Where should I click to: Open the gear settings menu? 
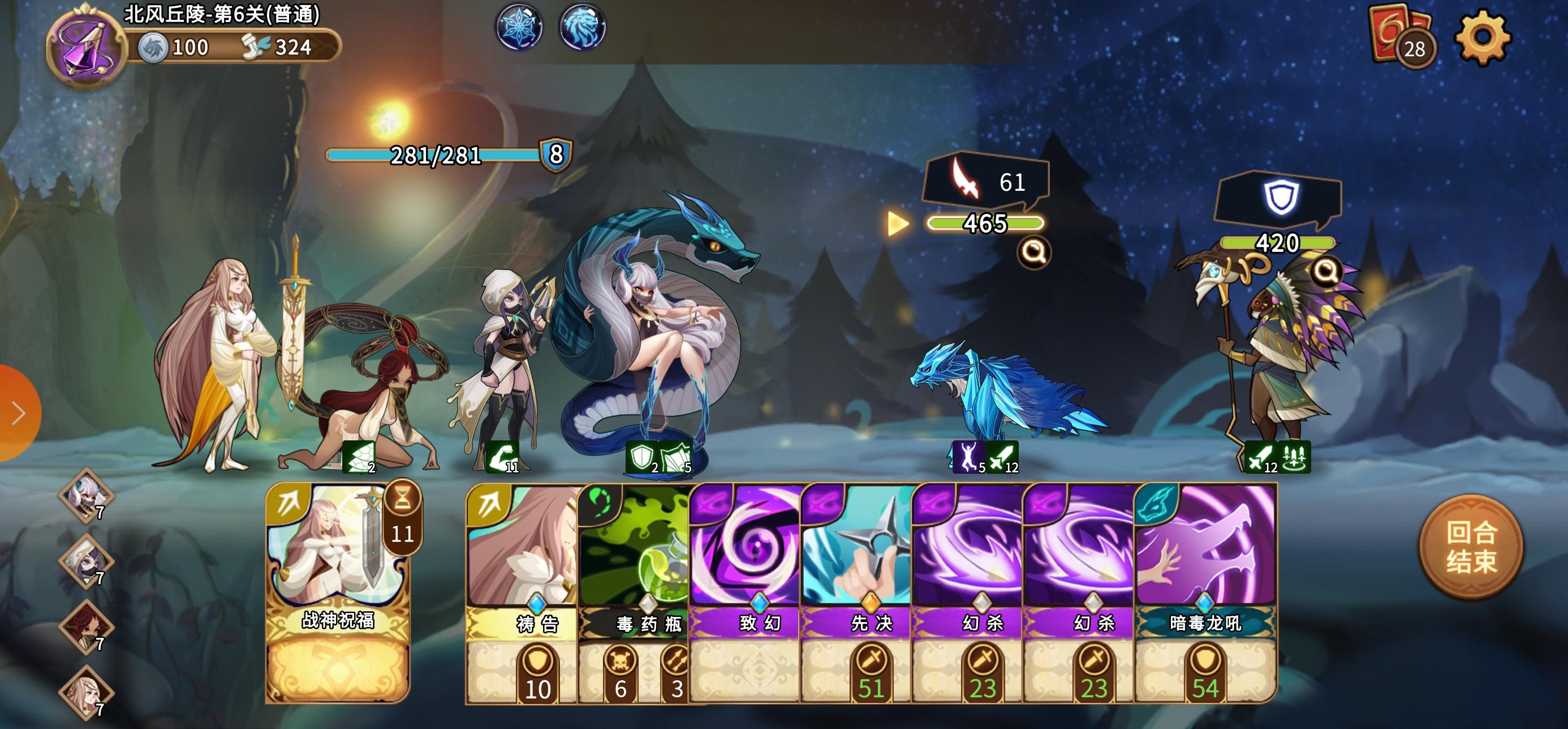pos(1482,37)
